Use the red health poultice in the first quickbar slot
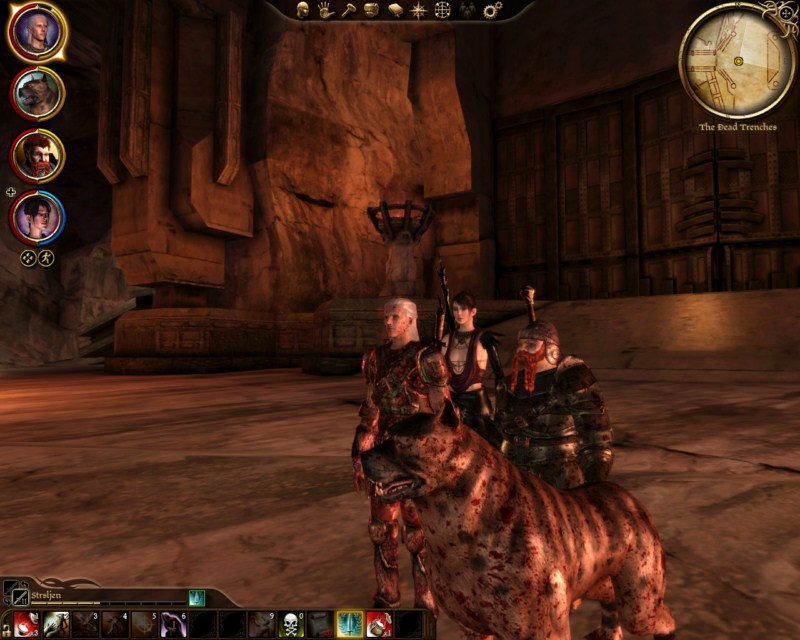 click(27, 624)
